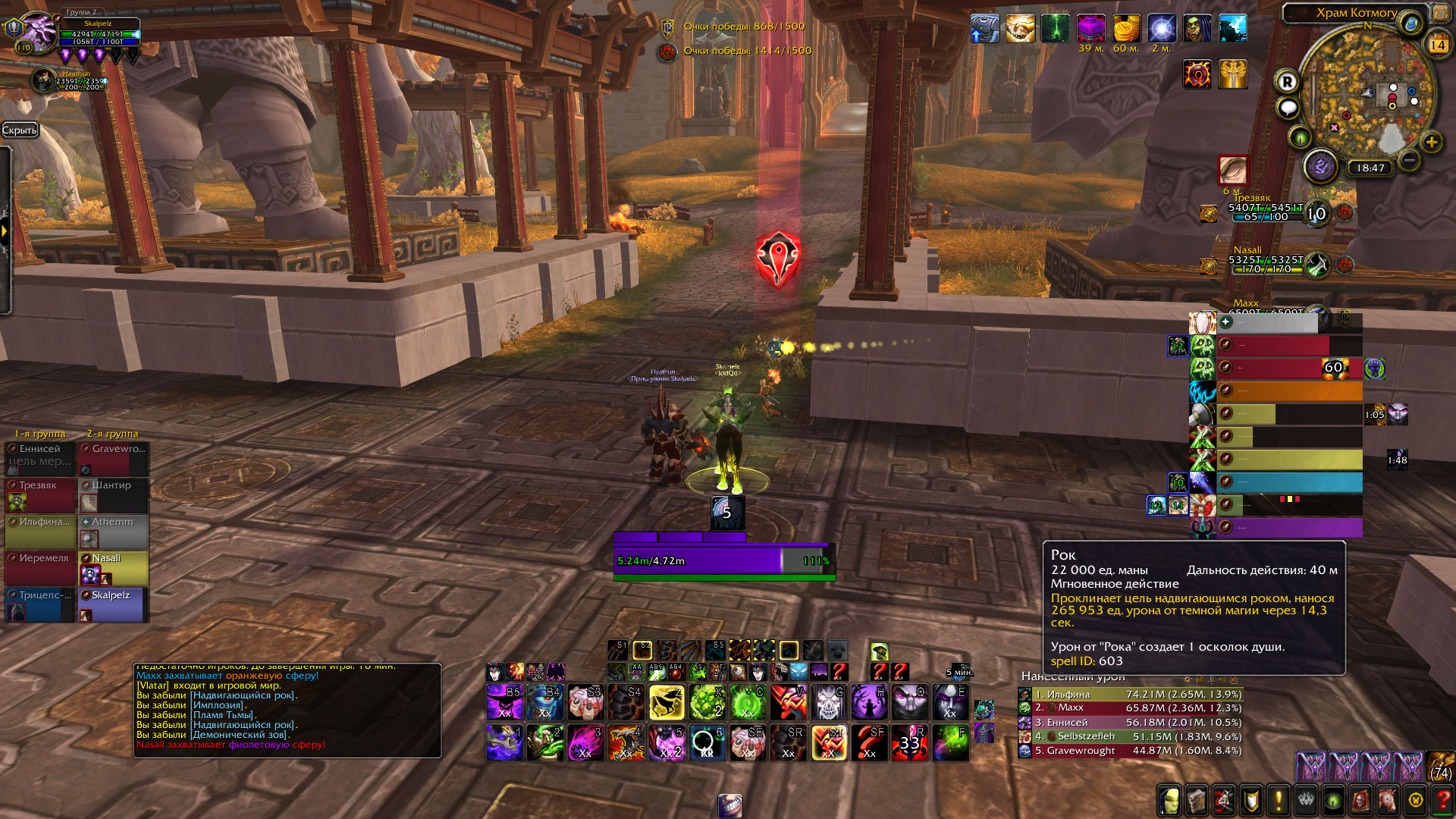Click the minimap chat bubble button
1456x819 pixels.
click(x=1288, y=108)
